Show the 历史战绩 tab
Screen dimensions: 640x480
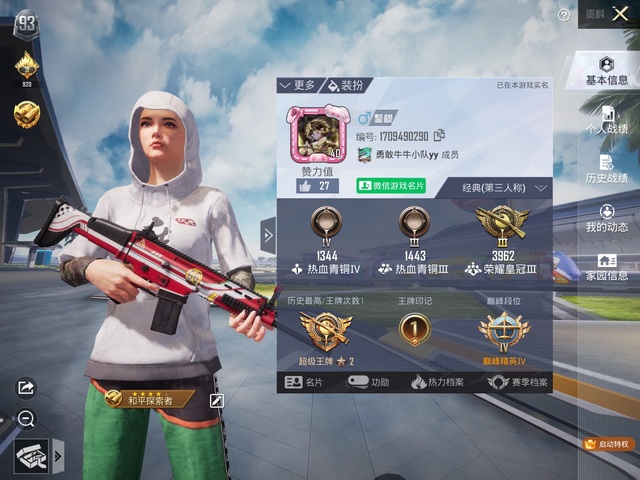pyautogui.click(x=607, y=169)
